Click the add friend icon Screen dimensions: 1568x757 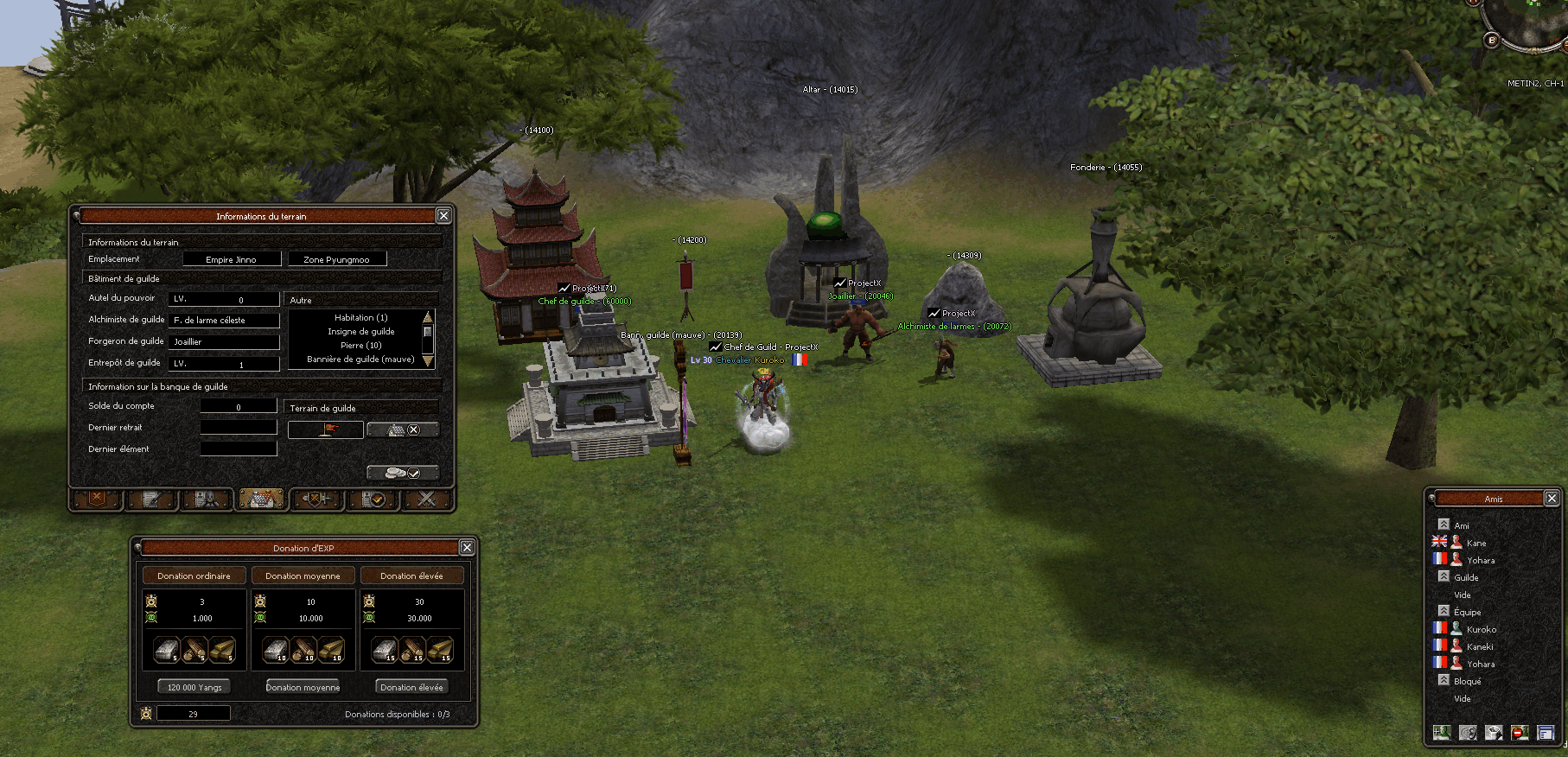[x=1441, y=733]
